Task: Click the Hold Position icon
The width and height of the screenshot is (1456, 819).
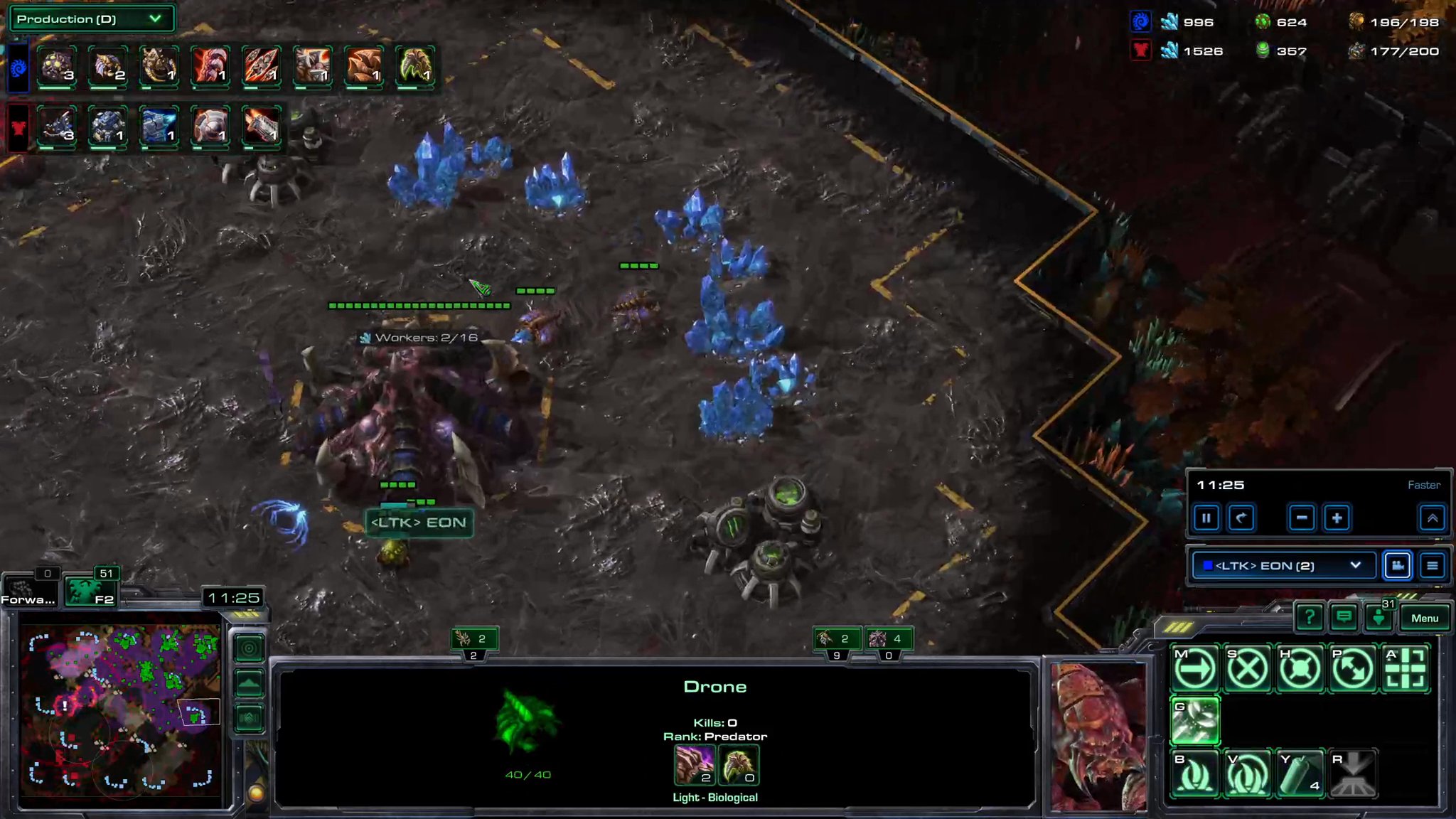Action: coord(1300,668)
